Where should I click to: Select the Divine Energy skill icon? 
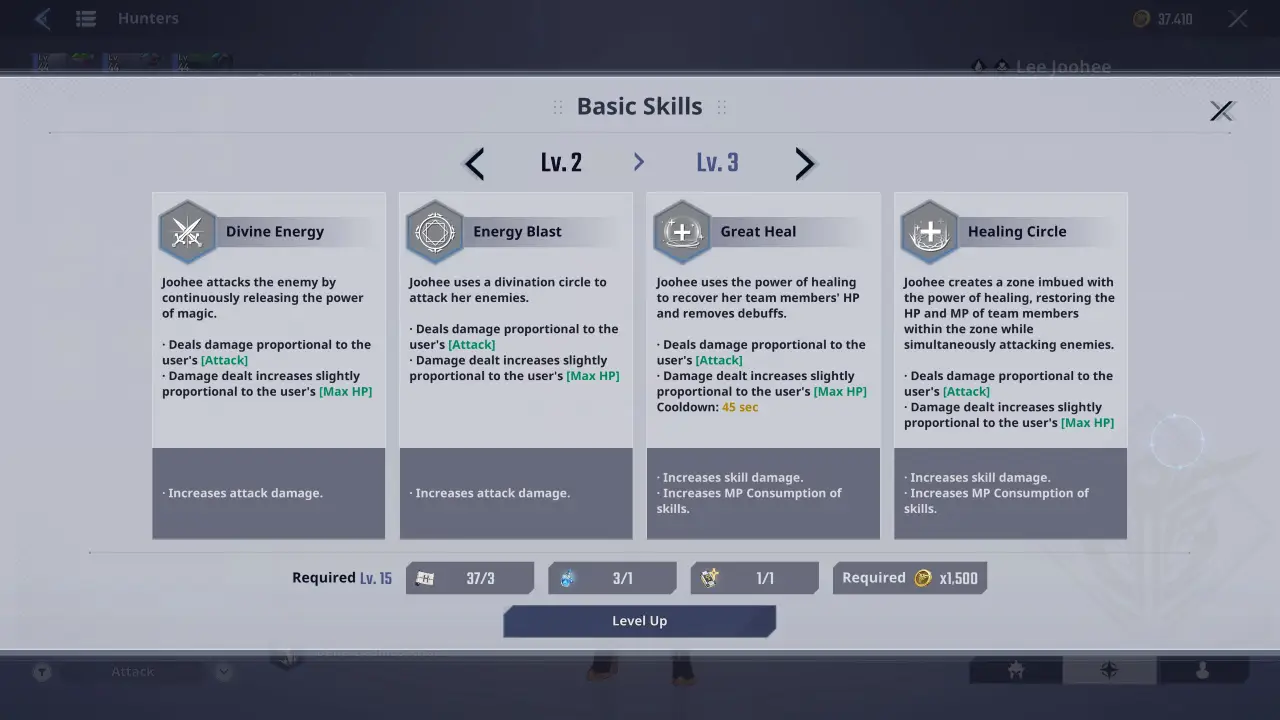[x=187, y=231]
